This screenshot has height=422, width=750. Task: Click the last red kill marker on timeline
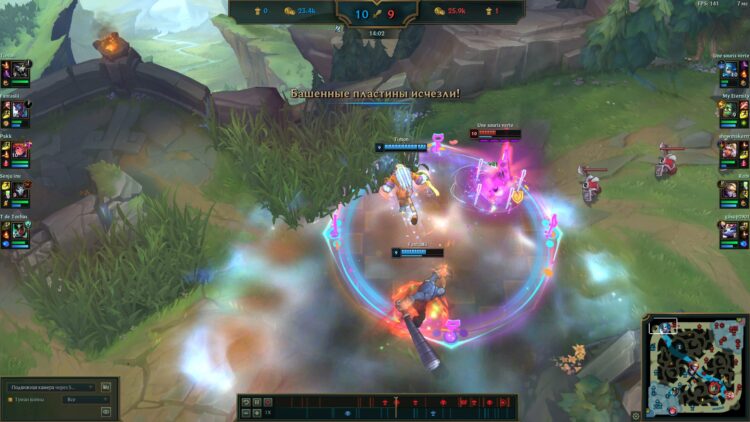(502, 402)
